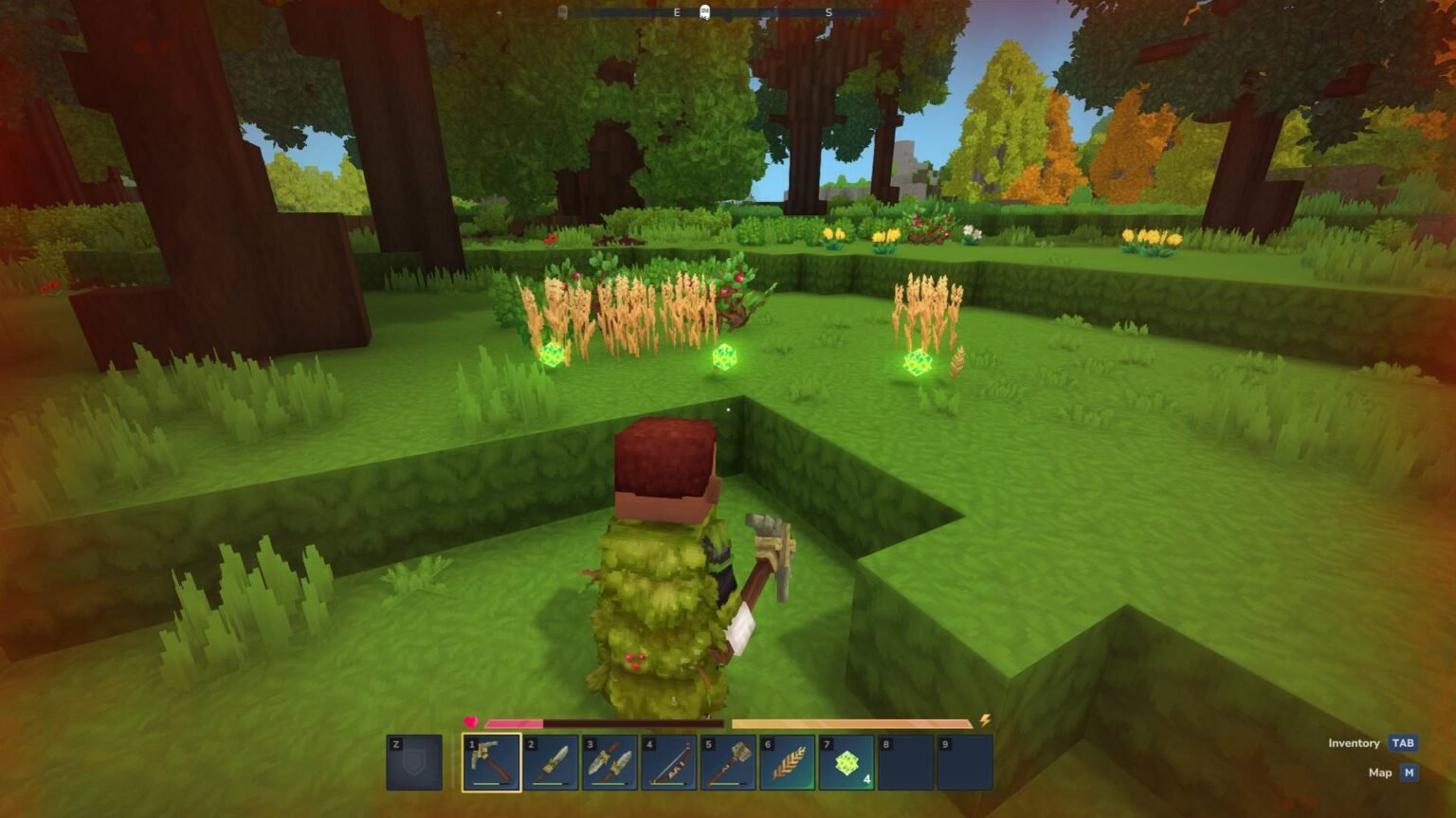1456x818 pixels.
Task: Click empty hotbar slot 8
Action: point(905,763)
